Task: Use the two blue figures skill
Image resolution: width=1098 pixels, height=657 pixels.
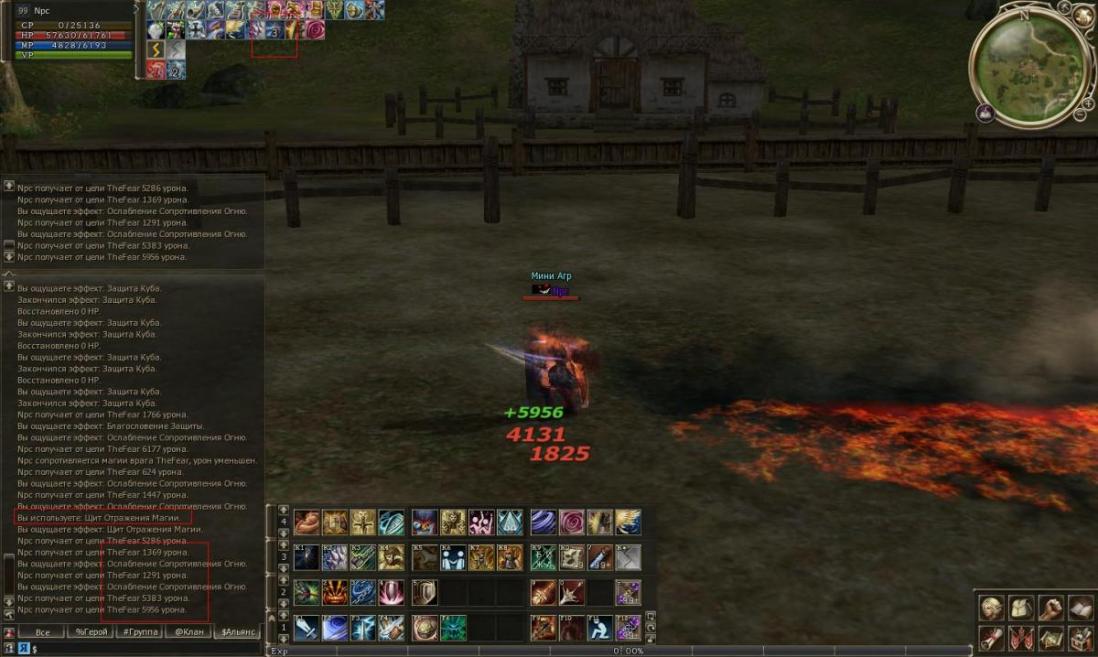Action: [x=454, y=557]
